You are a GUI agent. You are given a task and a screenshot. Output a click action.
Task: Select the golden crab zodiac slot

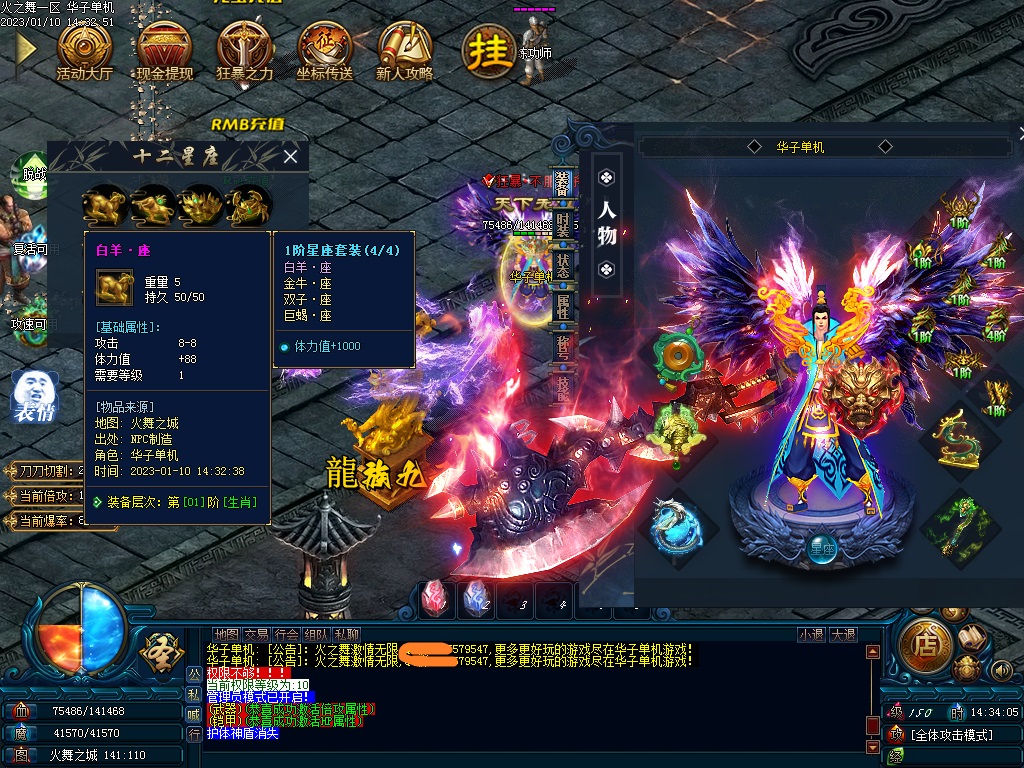click(x=249, y=205)
